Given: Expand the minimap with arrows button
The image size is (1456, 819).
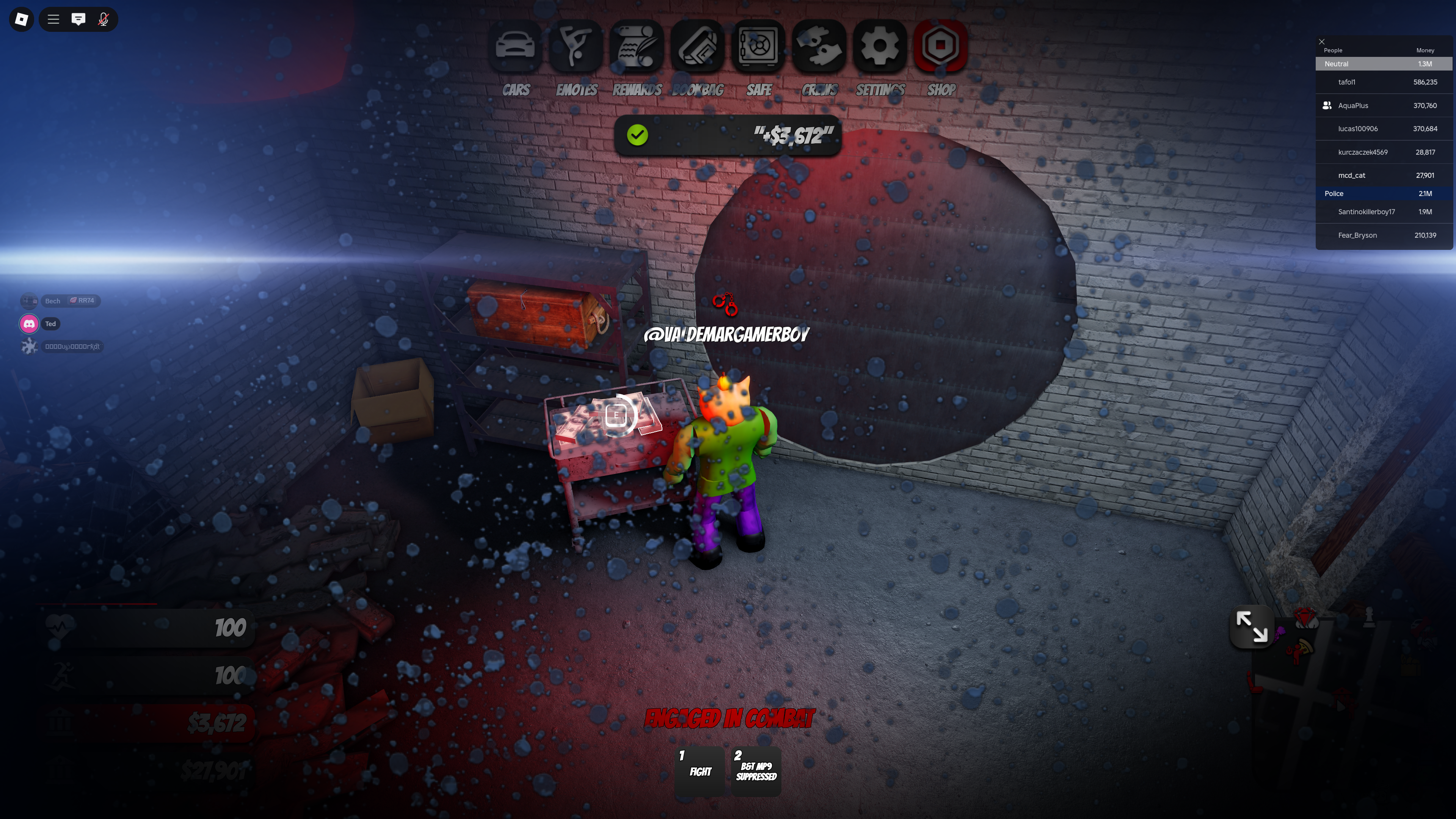Looking at the screenshot, I should [x=1251, y=627].
